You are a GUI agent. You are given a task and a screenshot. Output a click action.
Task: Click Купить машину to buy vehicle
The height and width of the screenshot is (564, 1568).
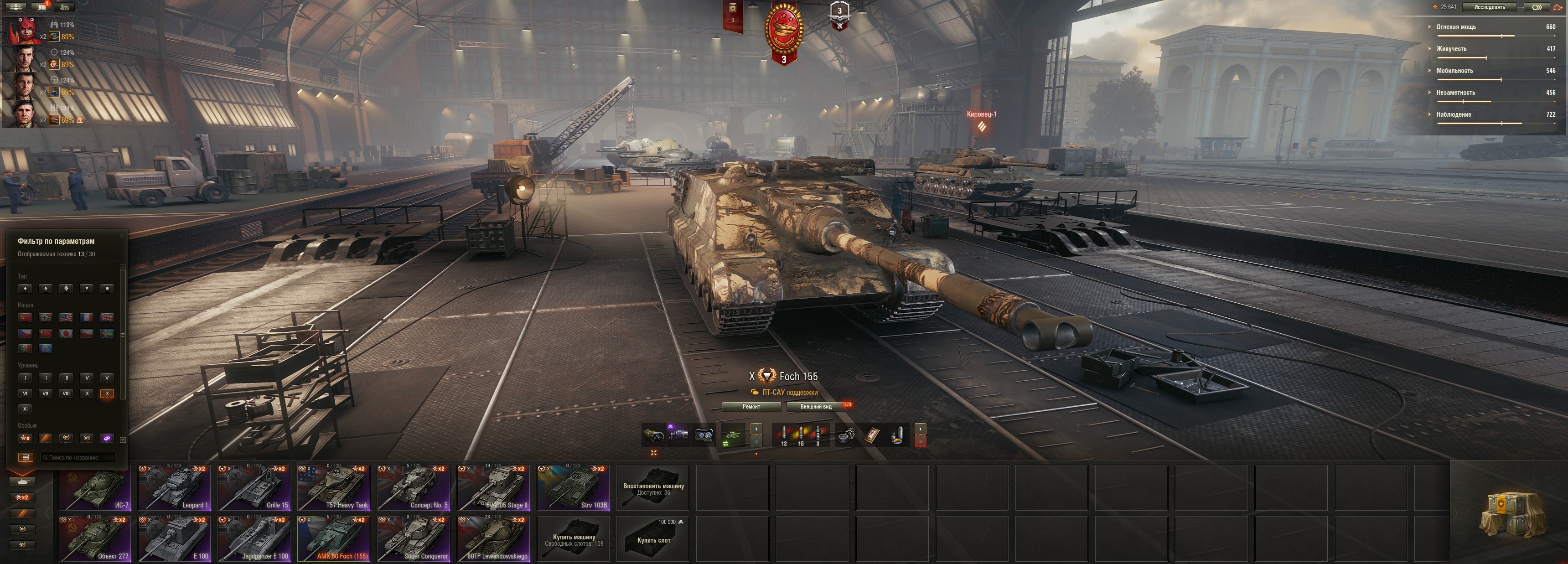(x=574, y=539)
